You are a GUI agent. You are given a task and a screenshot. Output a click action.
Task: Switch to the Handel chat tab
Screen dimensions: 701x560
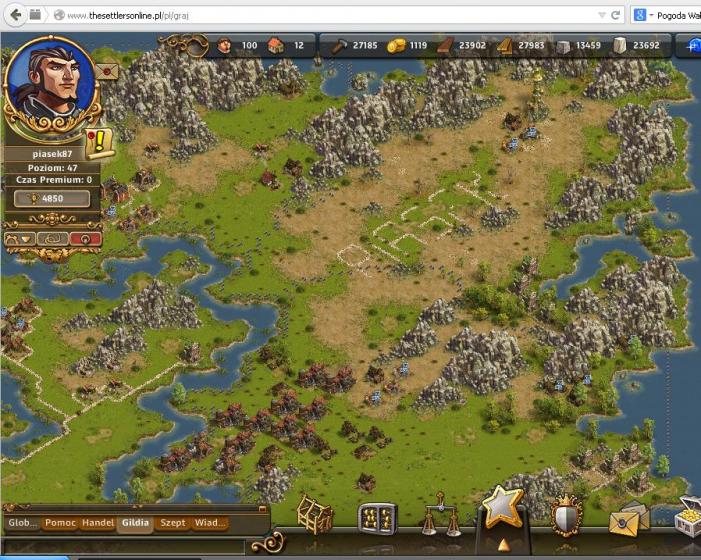97,523
